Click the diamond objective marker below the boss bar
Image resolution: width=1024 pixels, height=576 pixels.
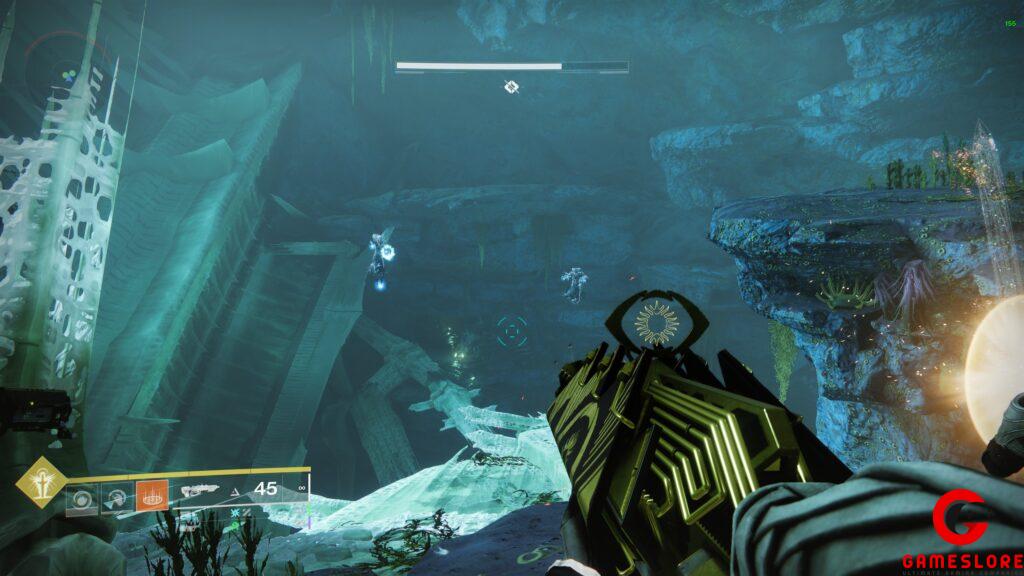tap(511, 87)
